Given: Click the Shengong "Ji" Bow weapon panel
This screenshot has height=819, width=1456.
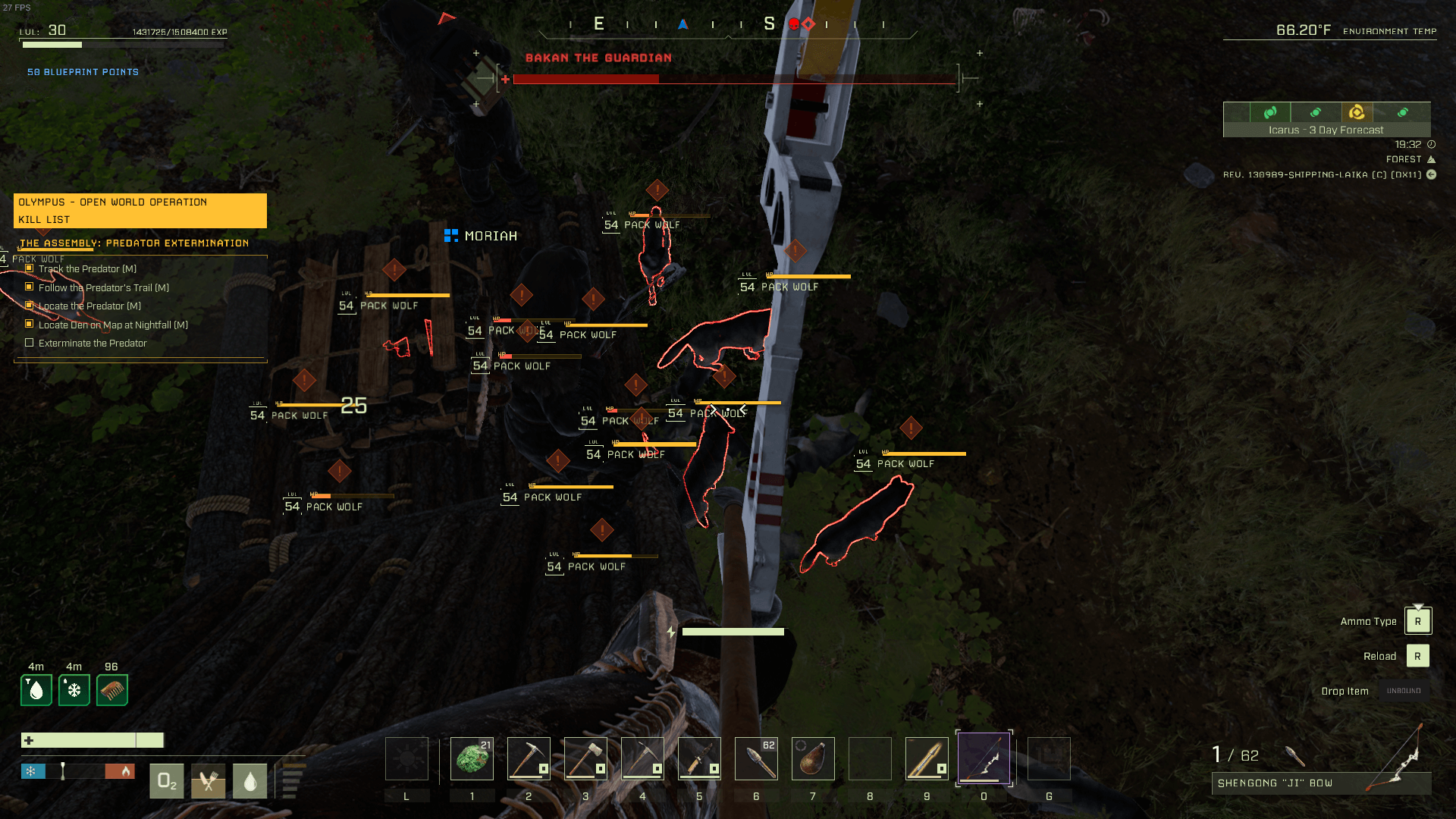Looking at the screenshot, I should (x=1321, y=783).
